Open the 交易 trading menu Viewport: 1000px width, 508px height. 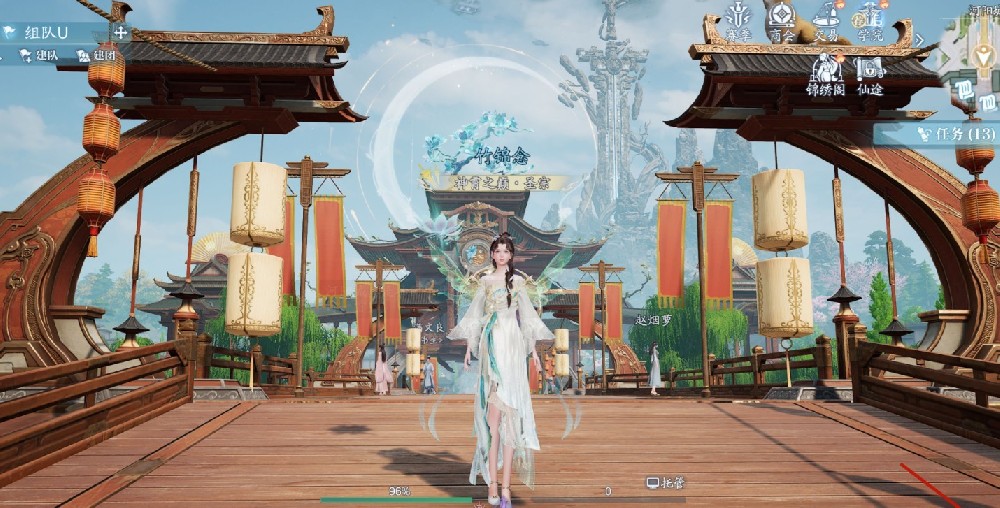click(826, 21)
